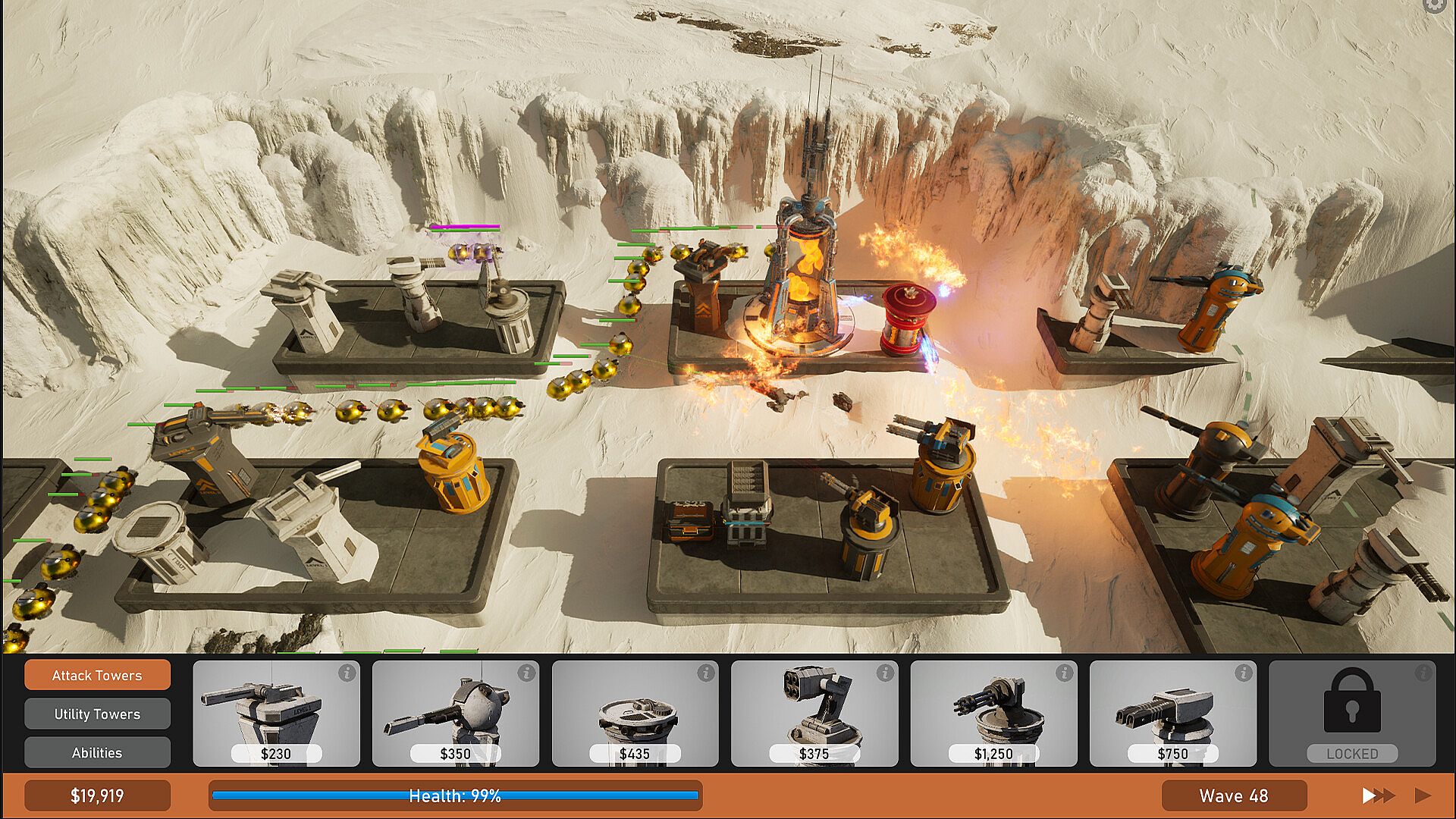Select the $230 cannon tower

pyautogui.click(x=276, y=713)
